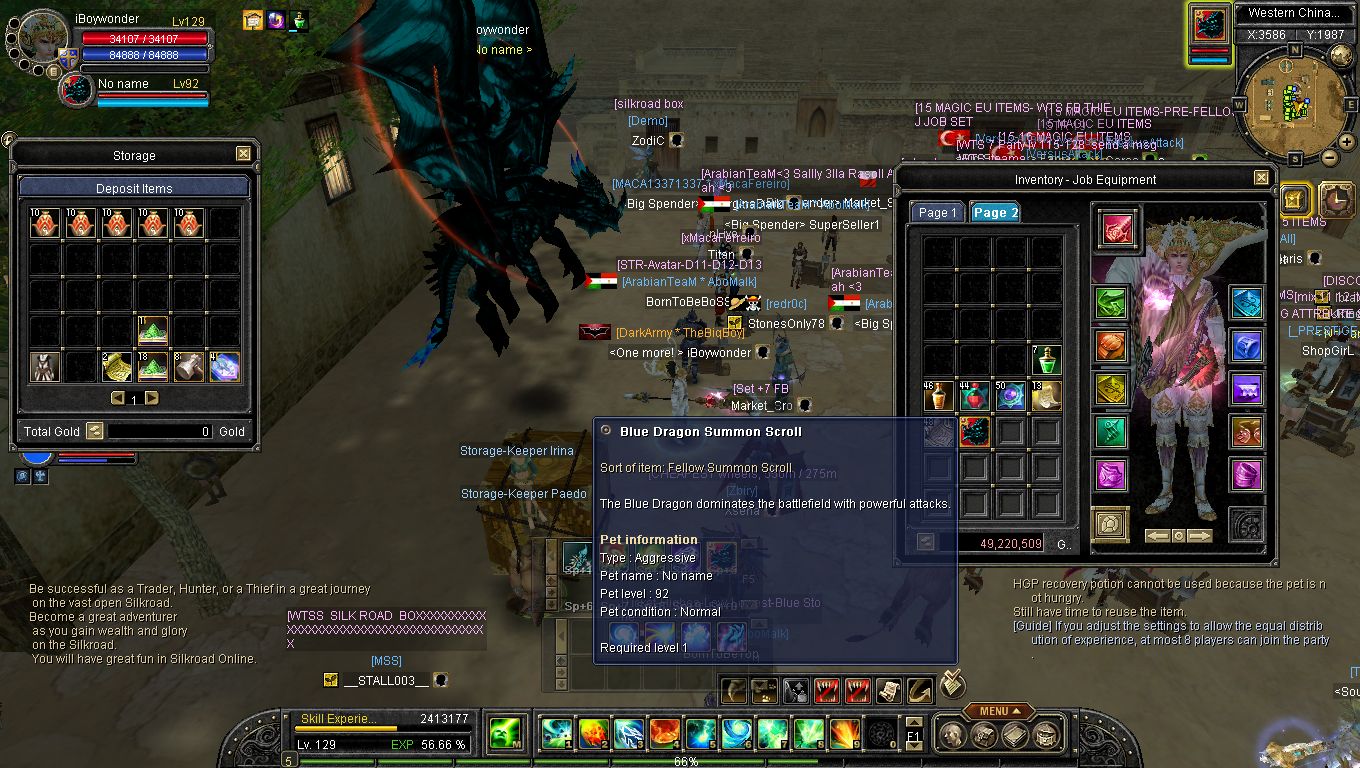Click the storage Total Gold coin button

[x=94, y=431]
